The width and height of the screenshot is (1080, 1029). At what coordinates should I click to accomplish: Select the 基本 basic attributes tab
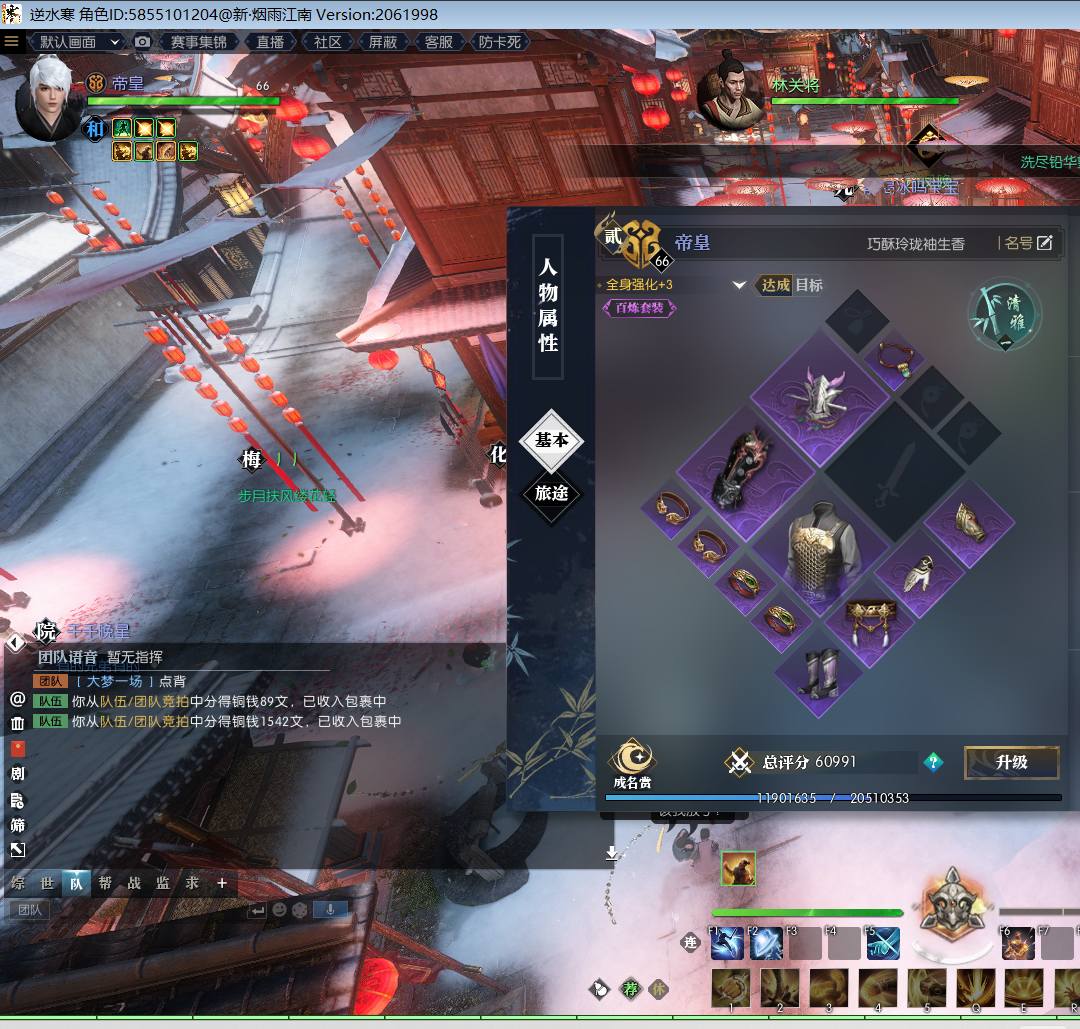[551, 440]
